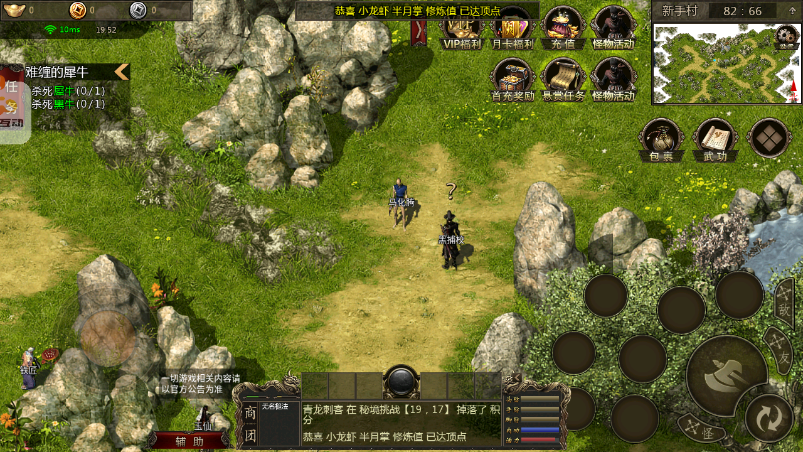Tap the circular arrows switch-target button

[x=768, y=416]
